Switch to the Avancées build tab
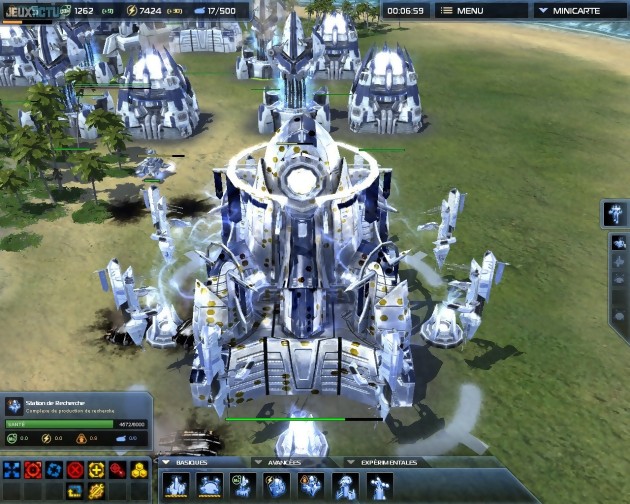Viewport: 630px width, 504px height. point(283,462)
